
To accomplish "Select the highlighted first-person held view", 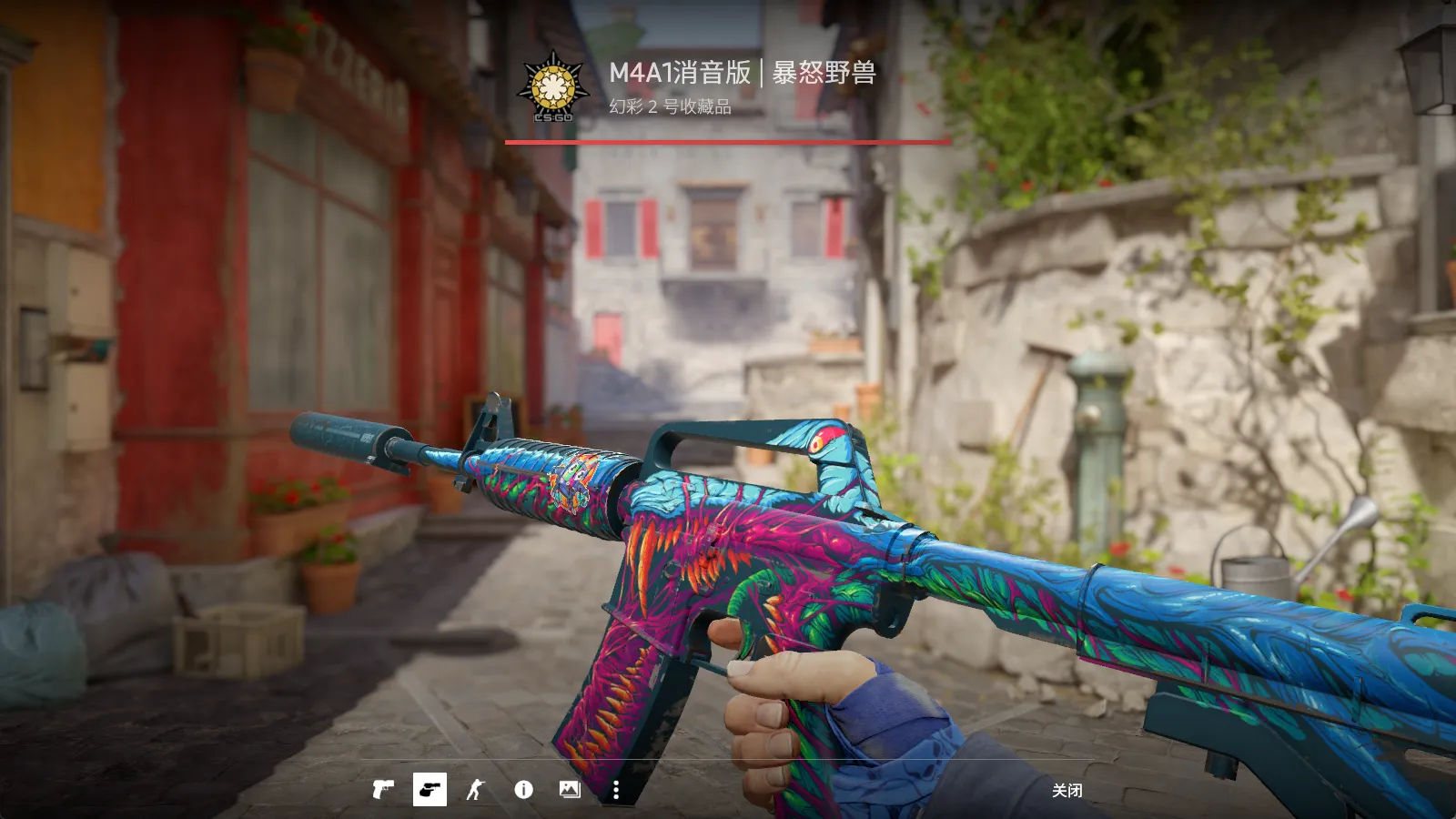I will click(430, 789).
